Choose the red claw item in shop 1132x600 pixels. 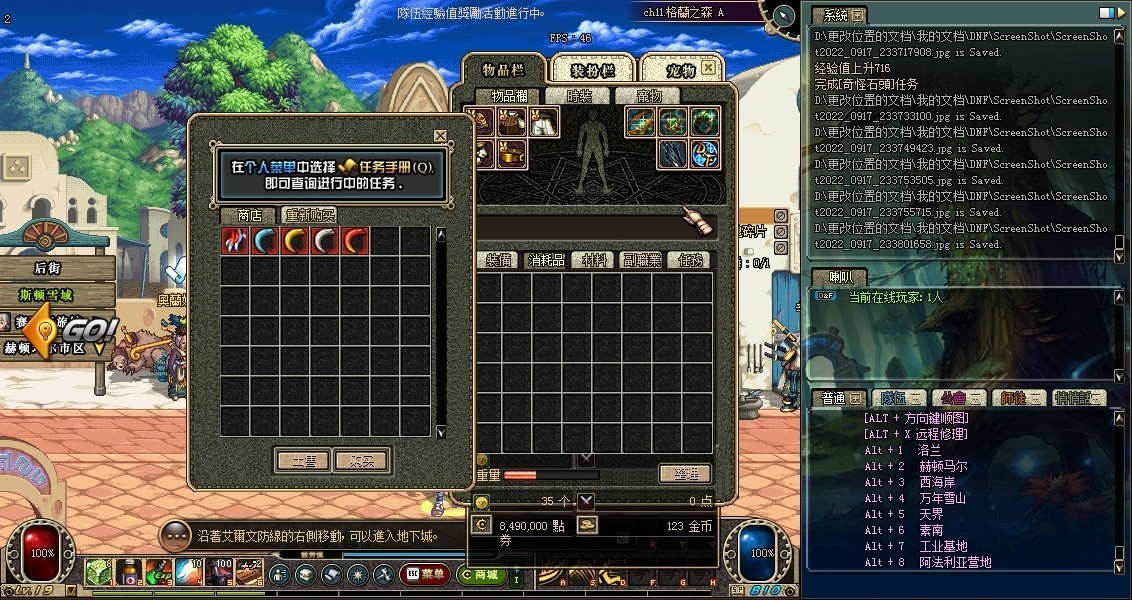coord(235,241)
